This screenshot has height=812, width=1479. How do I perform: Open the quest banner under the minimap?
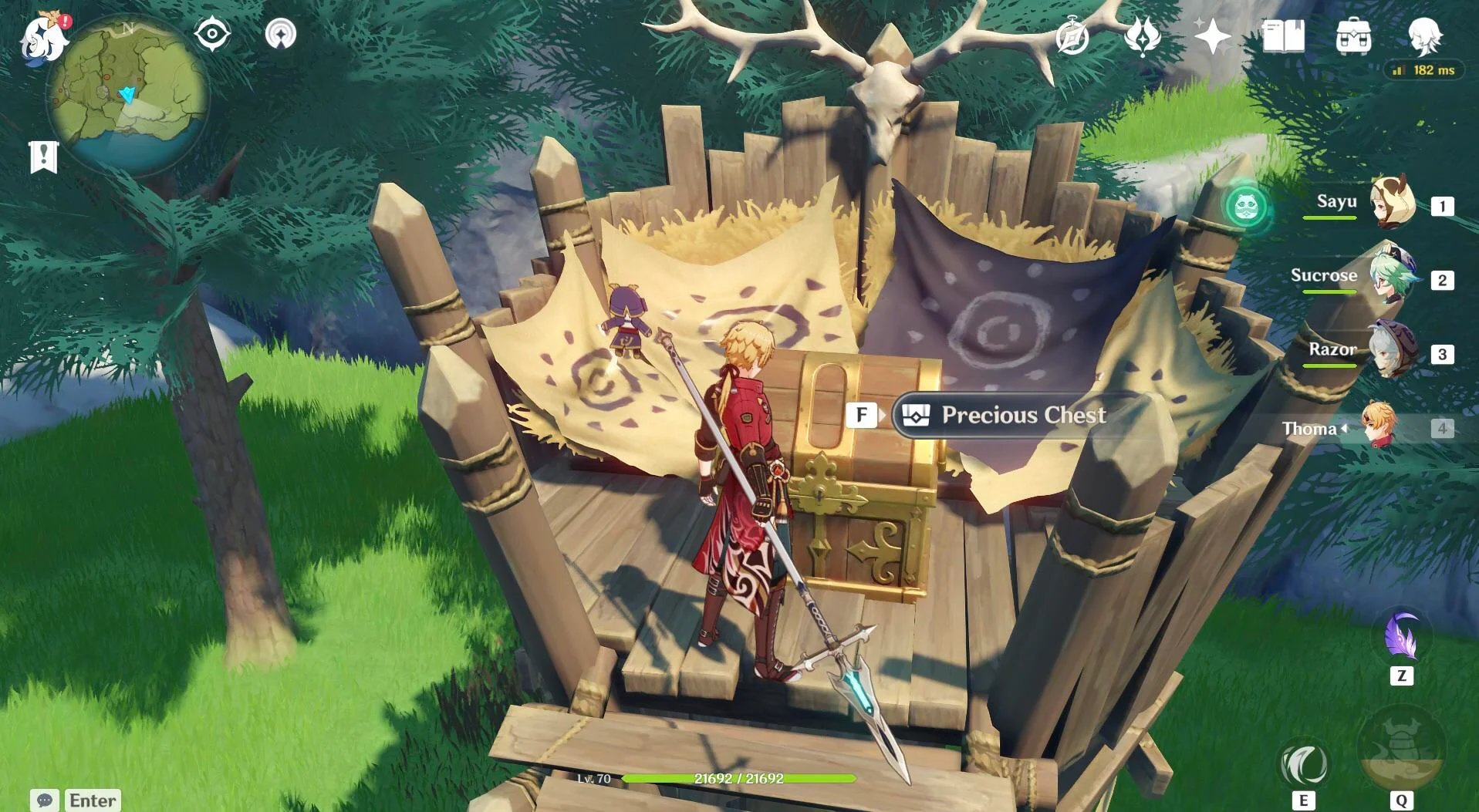pyautogui.click(x=46, y=157)
